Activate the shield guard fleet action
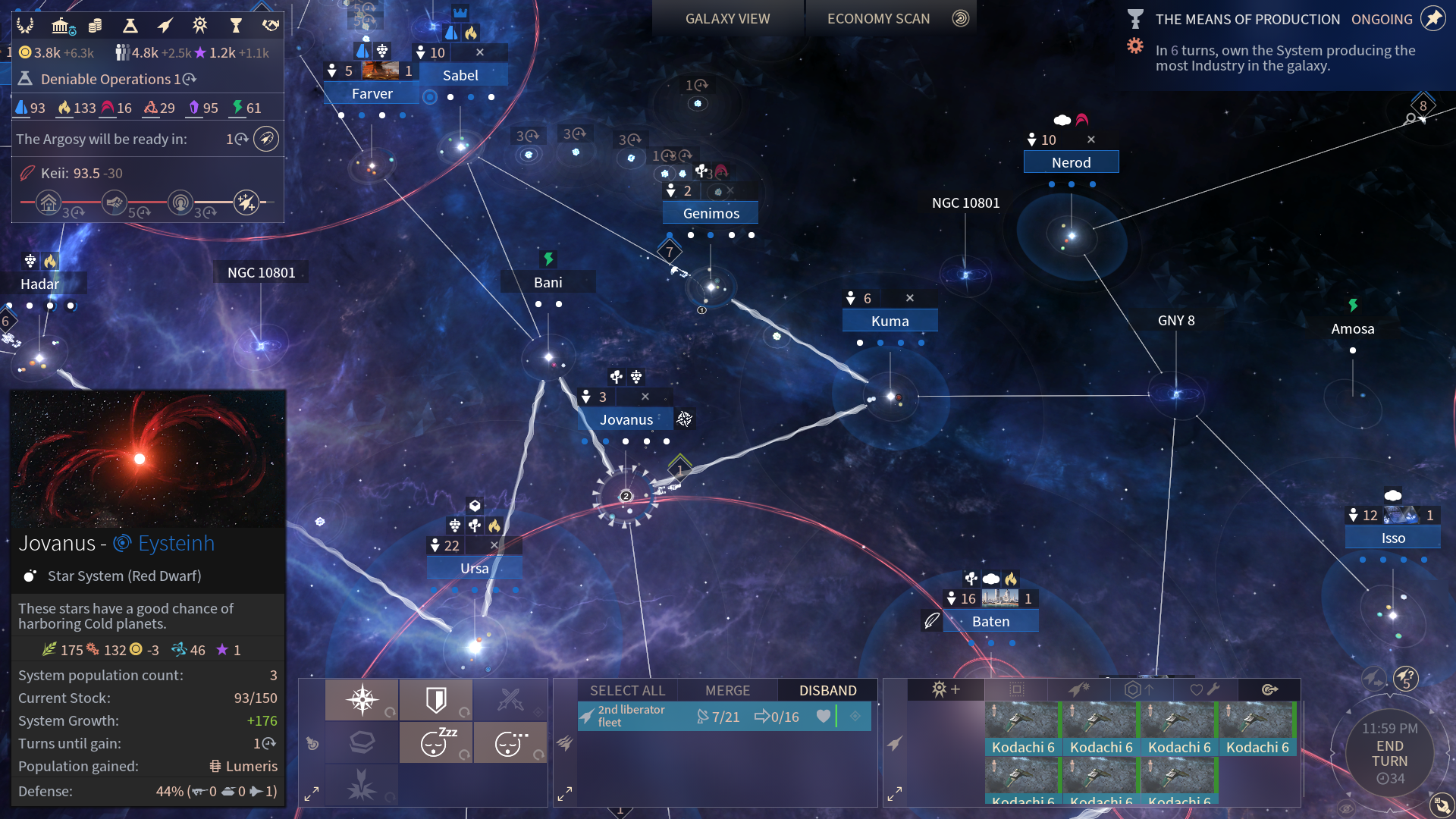Screen dimensions: 1456x819 click(x=436, y=699)
